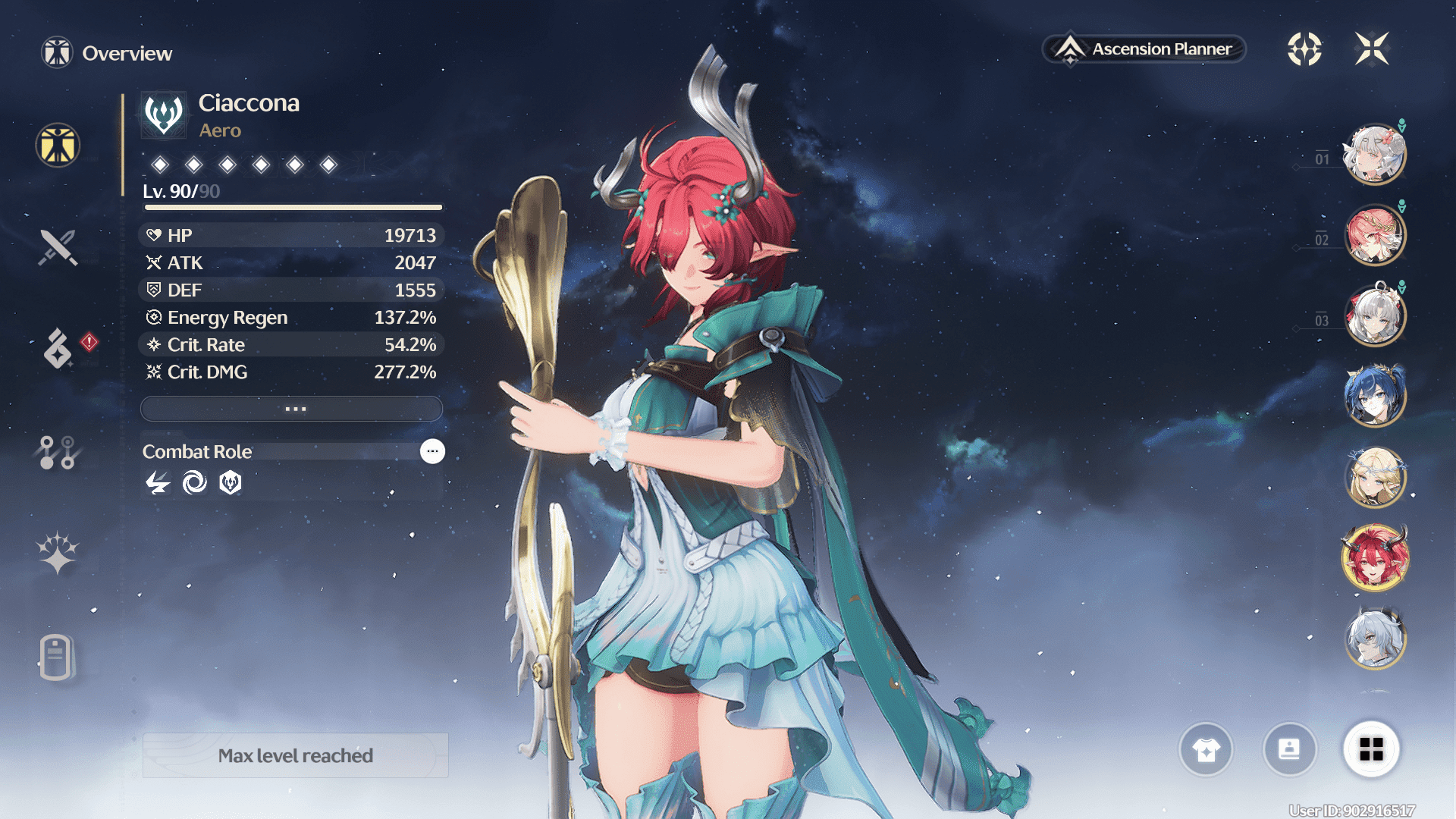The image size is (1456, 819).
Task: Open the outfit wardrobe shirt button
Action: [1206, 750]
